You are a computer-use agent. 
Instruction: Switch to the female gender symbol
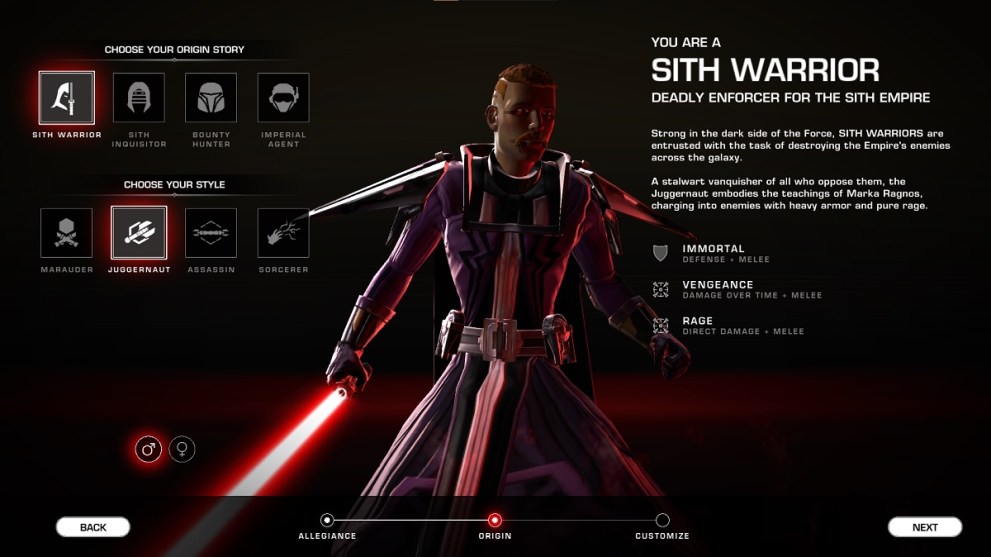pos(182,449)
